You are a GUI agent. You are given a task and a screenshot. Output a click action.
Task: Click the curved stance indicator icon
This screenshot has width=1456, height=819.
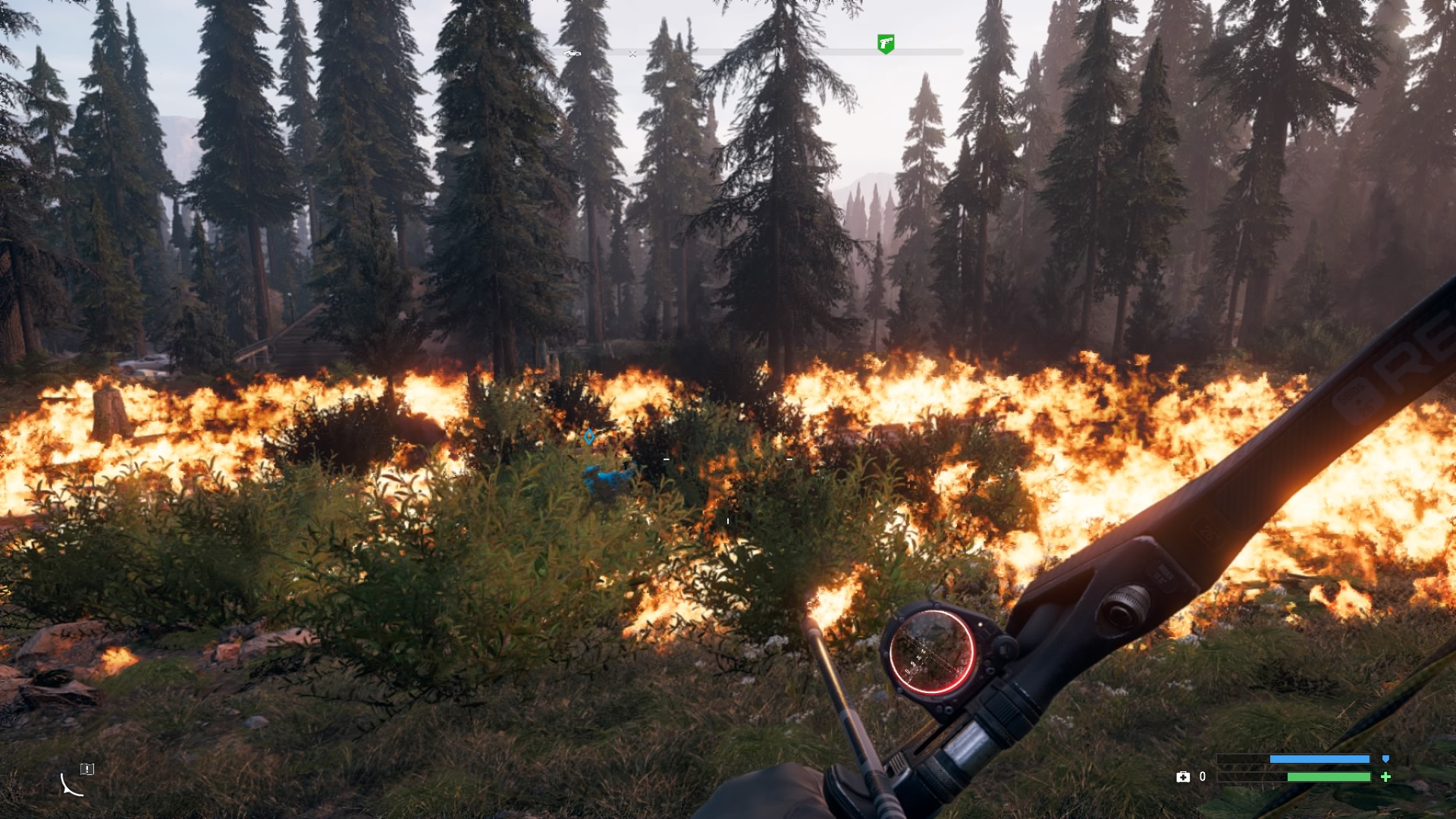pyautogui.click(x=71, y=786)
